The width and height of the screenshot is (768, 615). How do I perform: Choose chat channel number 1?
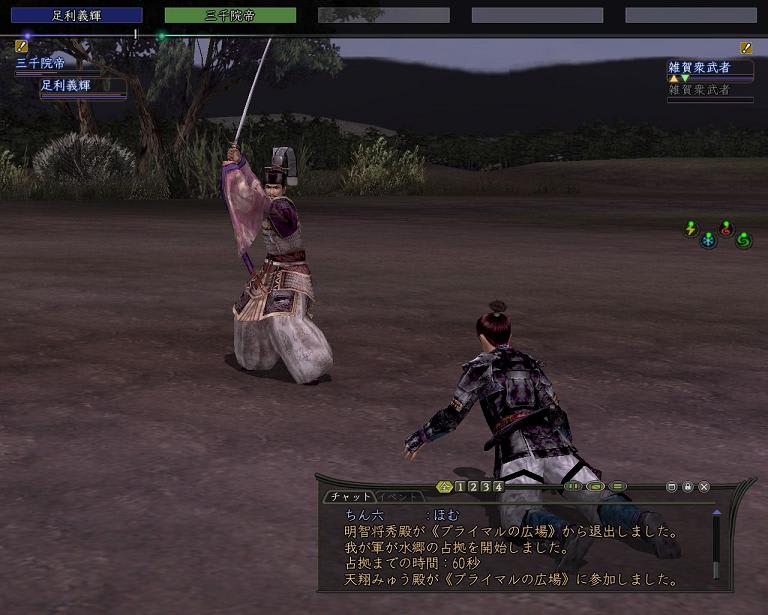coord(460,487)
